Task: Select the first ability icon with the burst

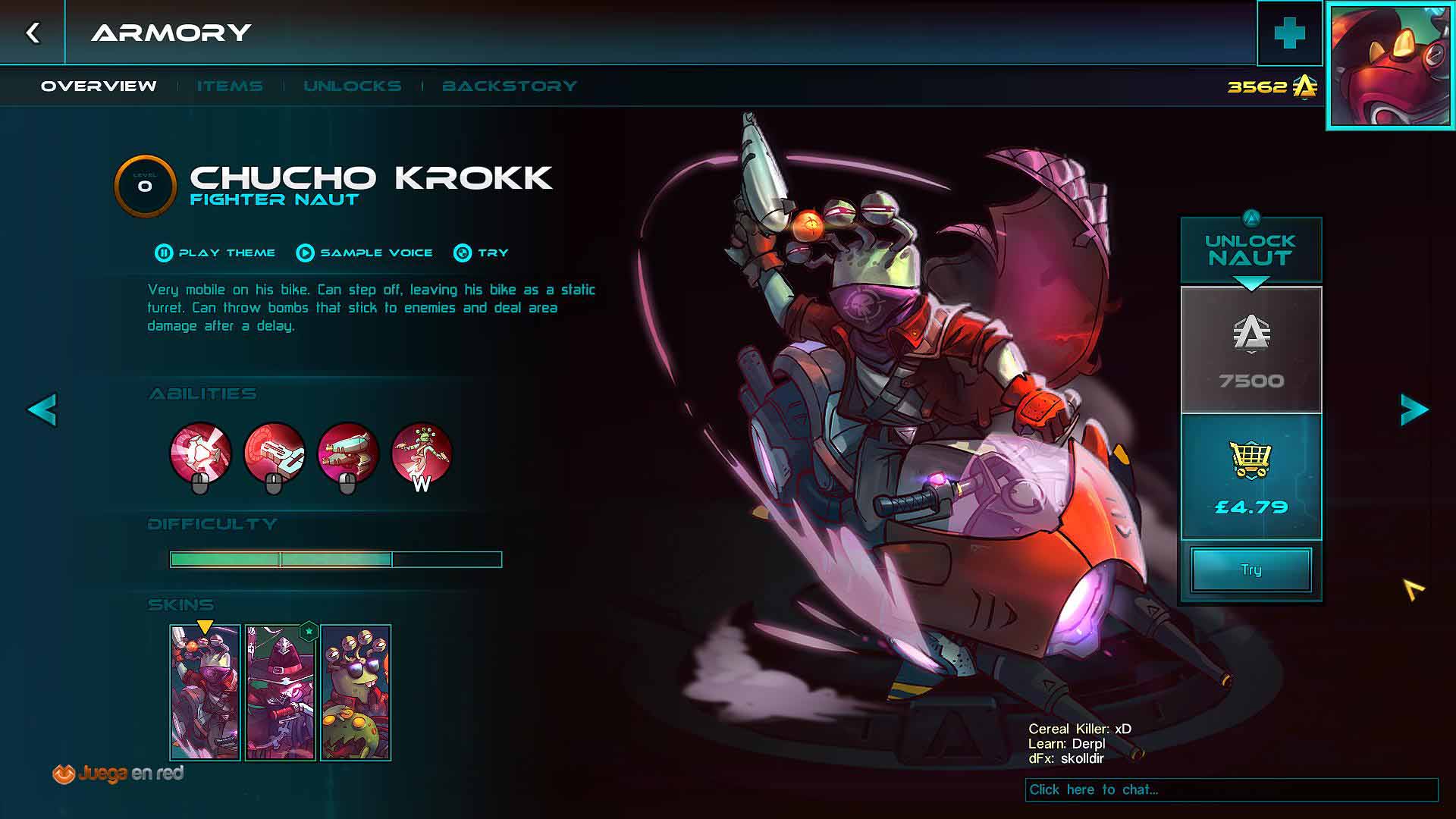Action: pyautogui.click(x=201, y=453)
